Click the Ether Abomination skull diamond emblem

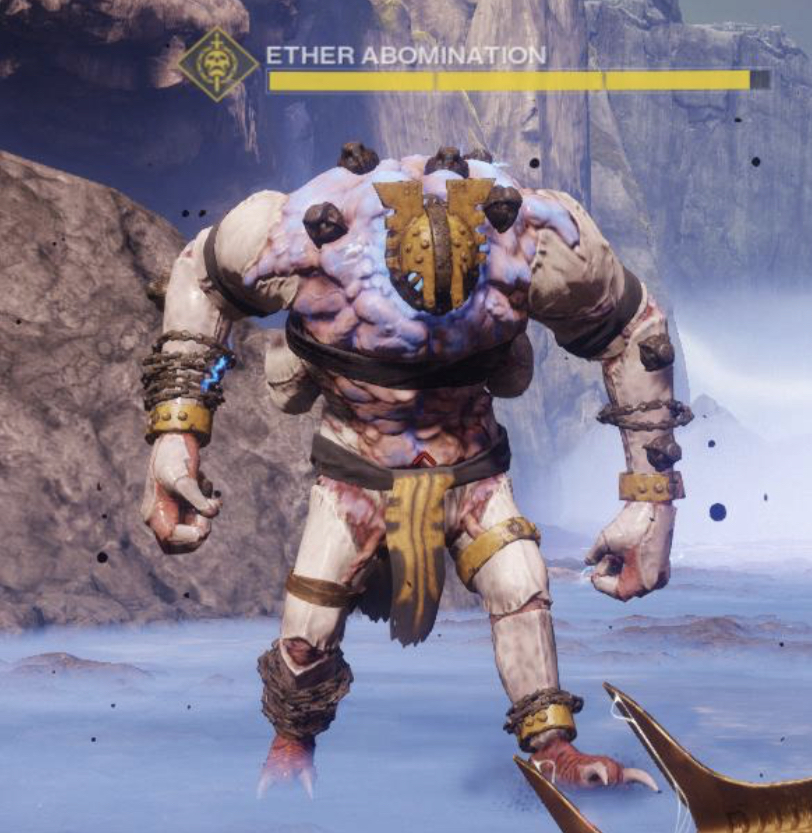point(219,64)
